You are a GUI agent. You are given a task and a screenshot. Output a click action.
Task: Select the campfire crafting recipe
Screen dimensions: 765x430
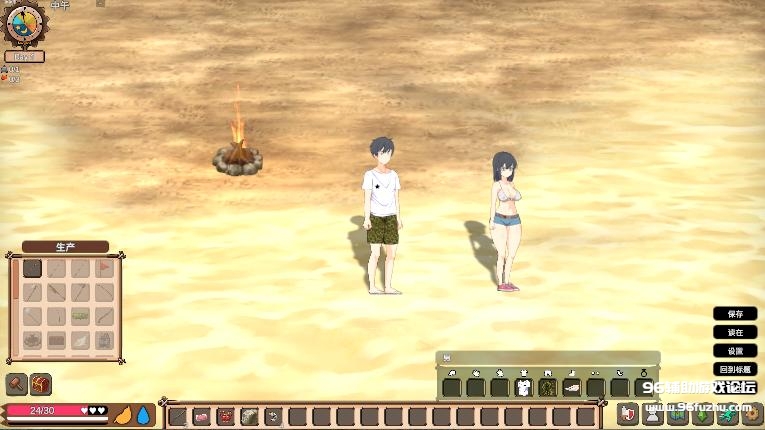(33, 340)
